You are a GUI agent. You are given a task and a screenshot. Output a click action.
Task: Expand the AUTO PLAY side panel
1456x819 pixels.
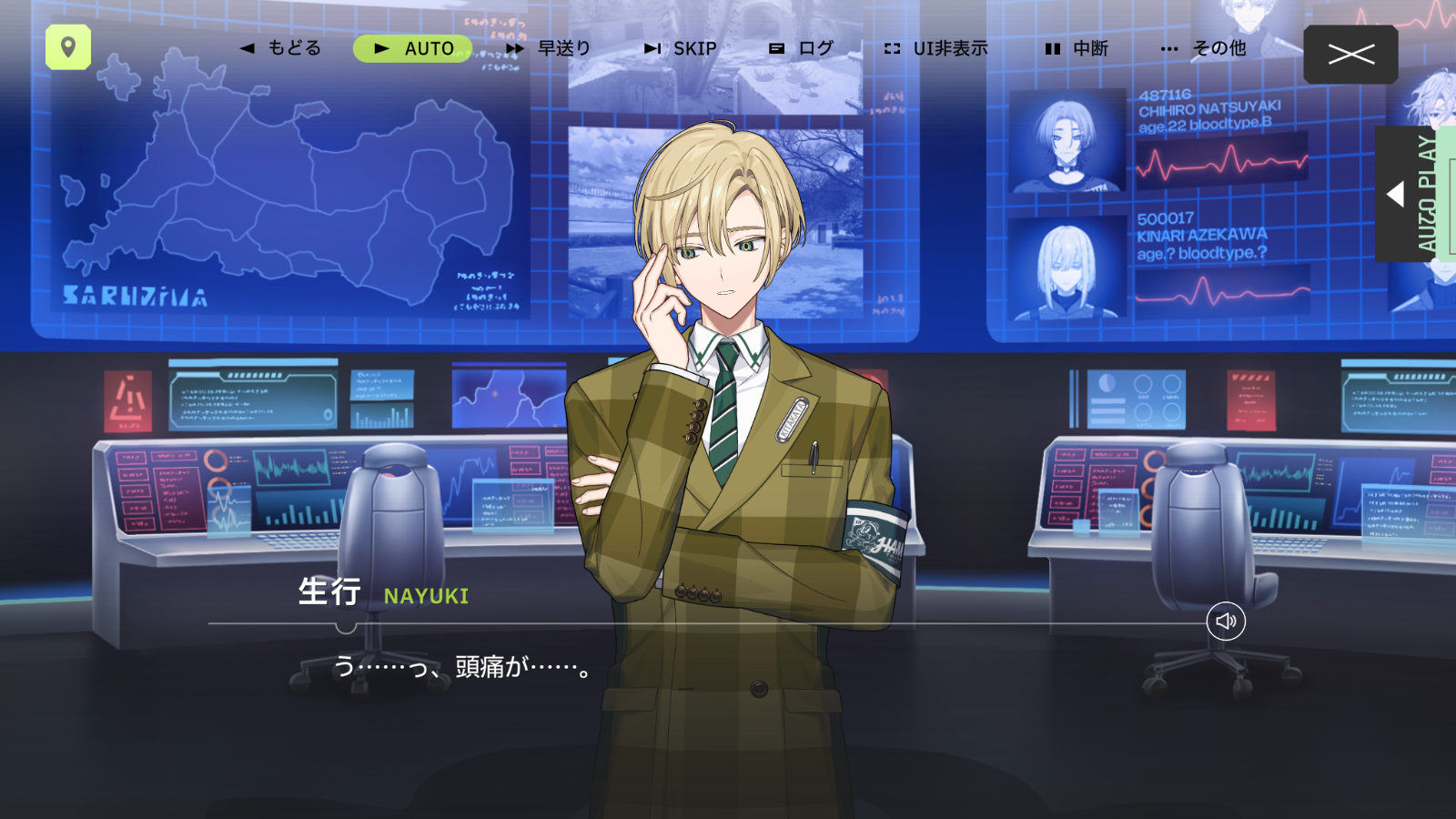(1408, 194)
